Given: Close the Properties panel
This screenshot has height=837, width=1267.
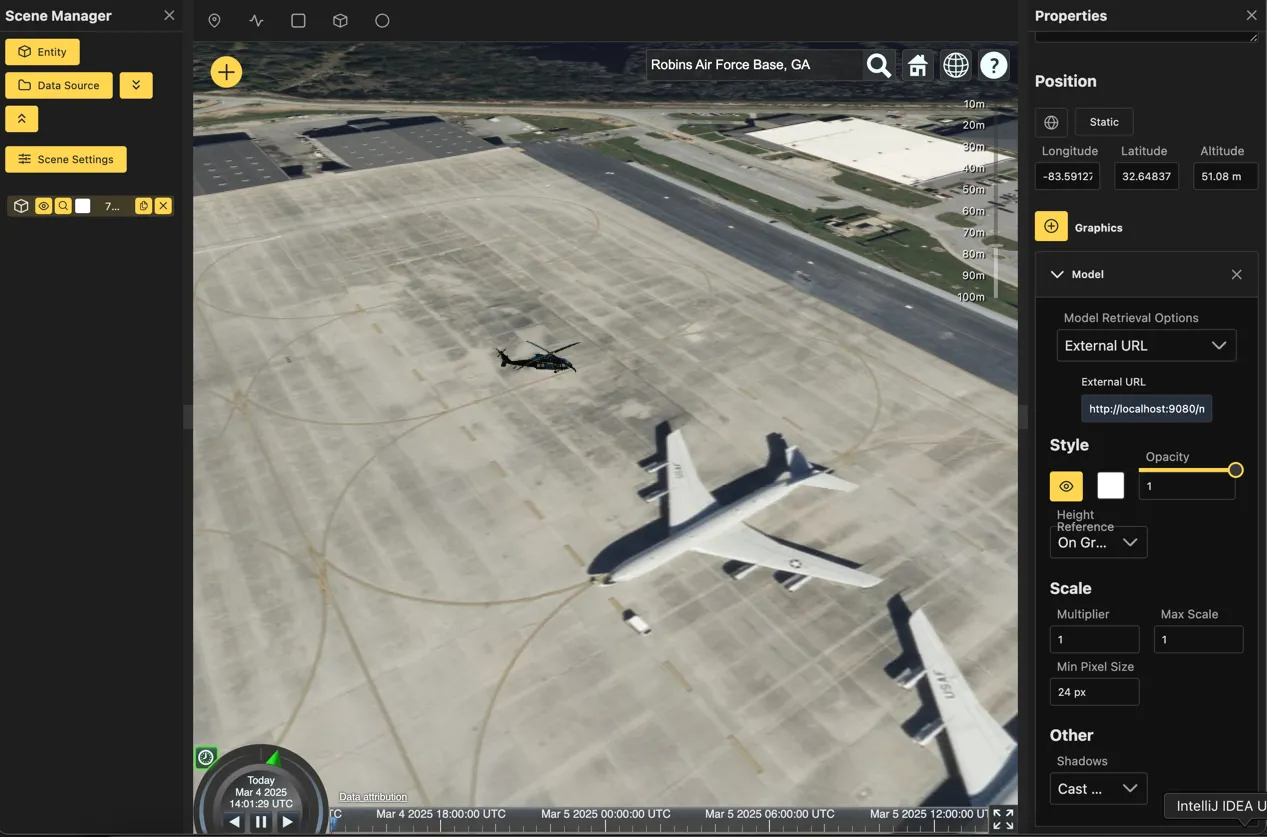Looking at the screenshot, I should tap(1251, 16).
